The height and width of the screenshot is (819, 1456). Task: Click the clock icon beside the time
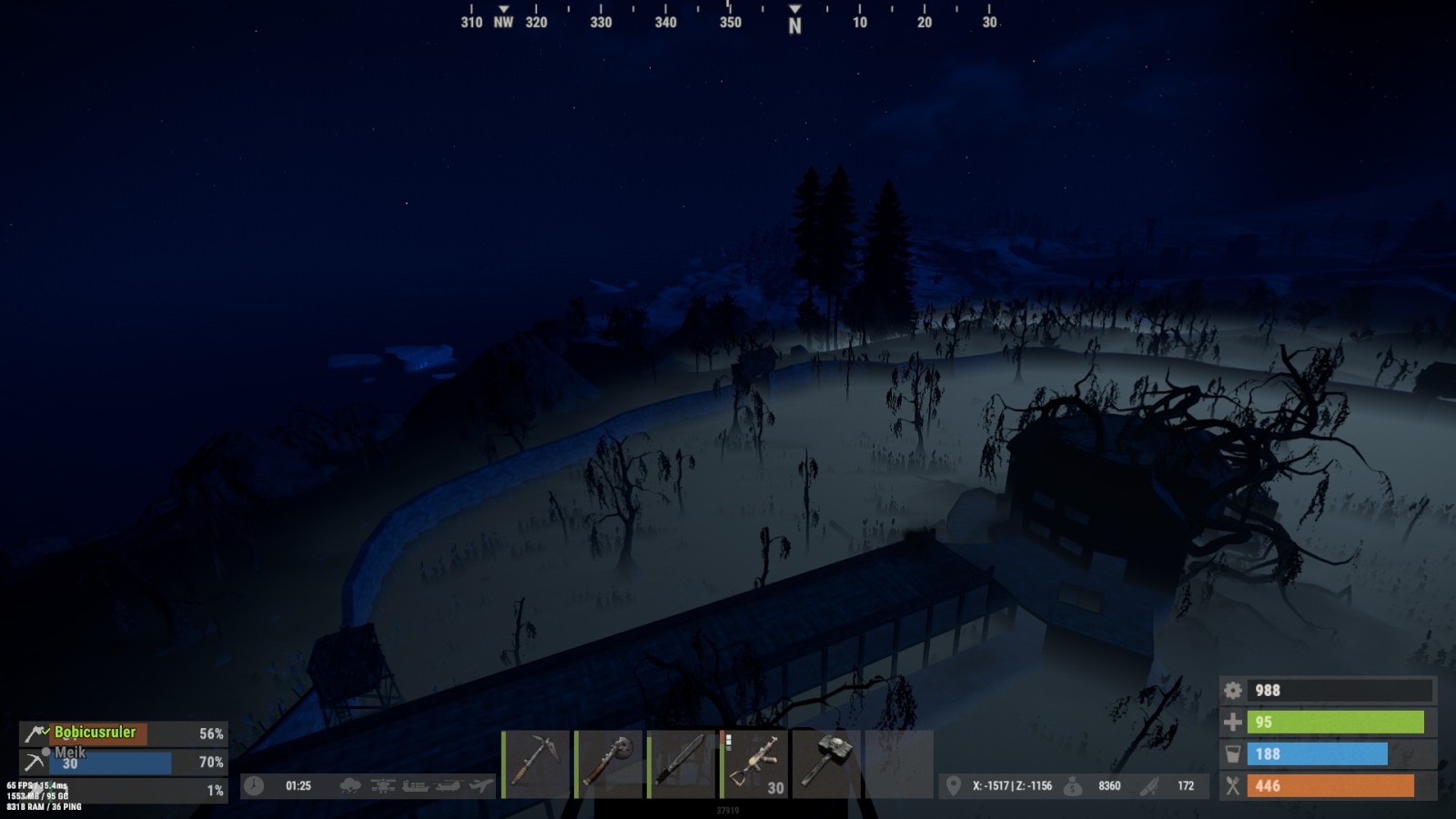(x=254, y=786)
